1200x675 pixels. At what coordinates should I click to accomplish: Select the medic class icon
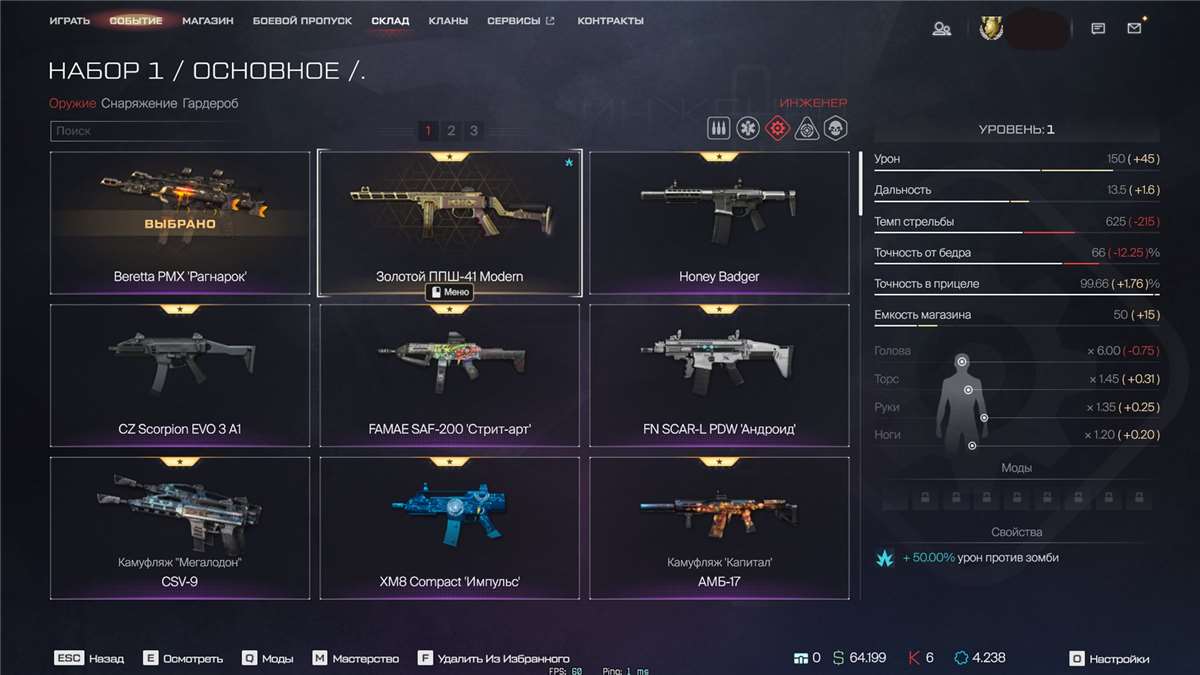pyautogui.click(x=747, y=128)
